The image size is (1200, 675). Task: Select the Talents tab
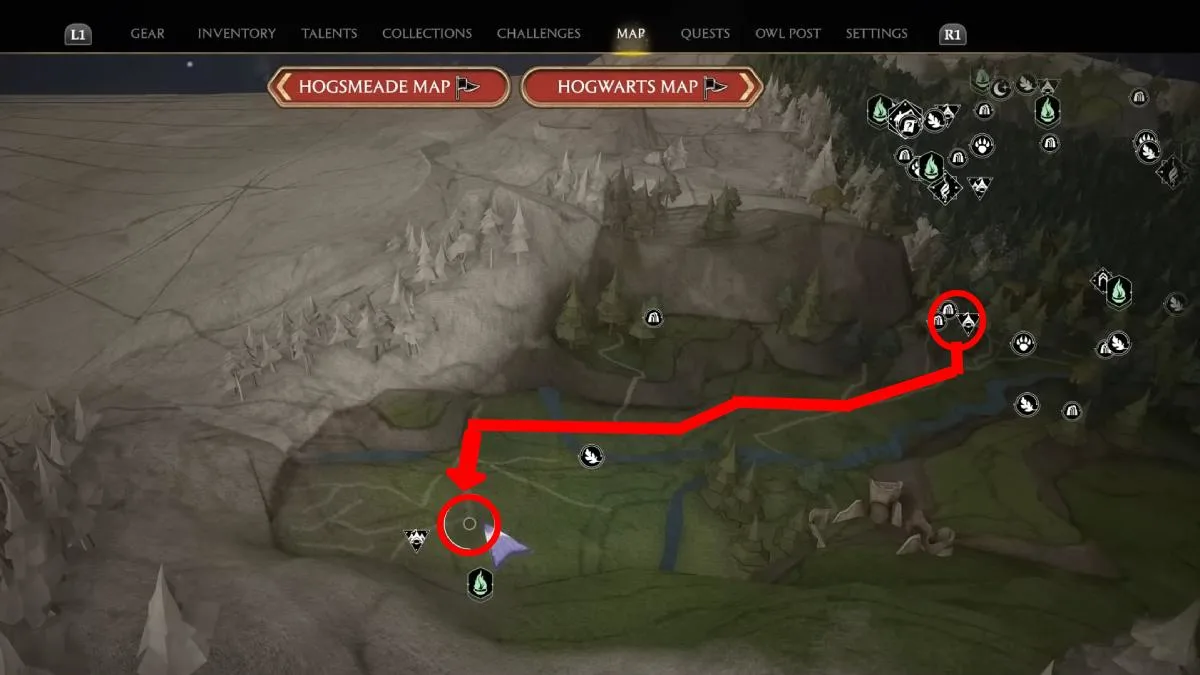pos(329,33)
